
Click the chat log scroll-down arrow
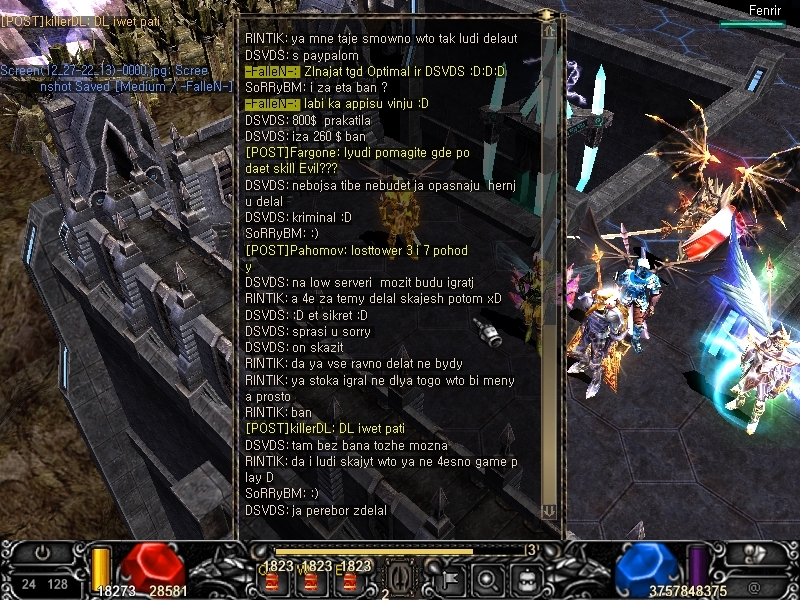[x=549, y=510]
